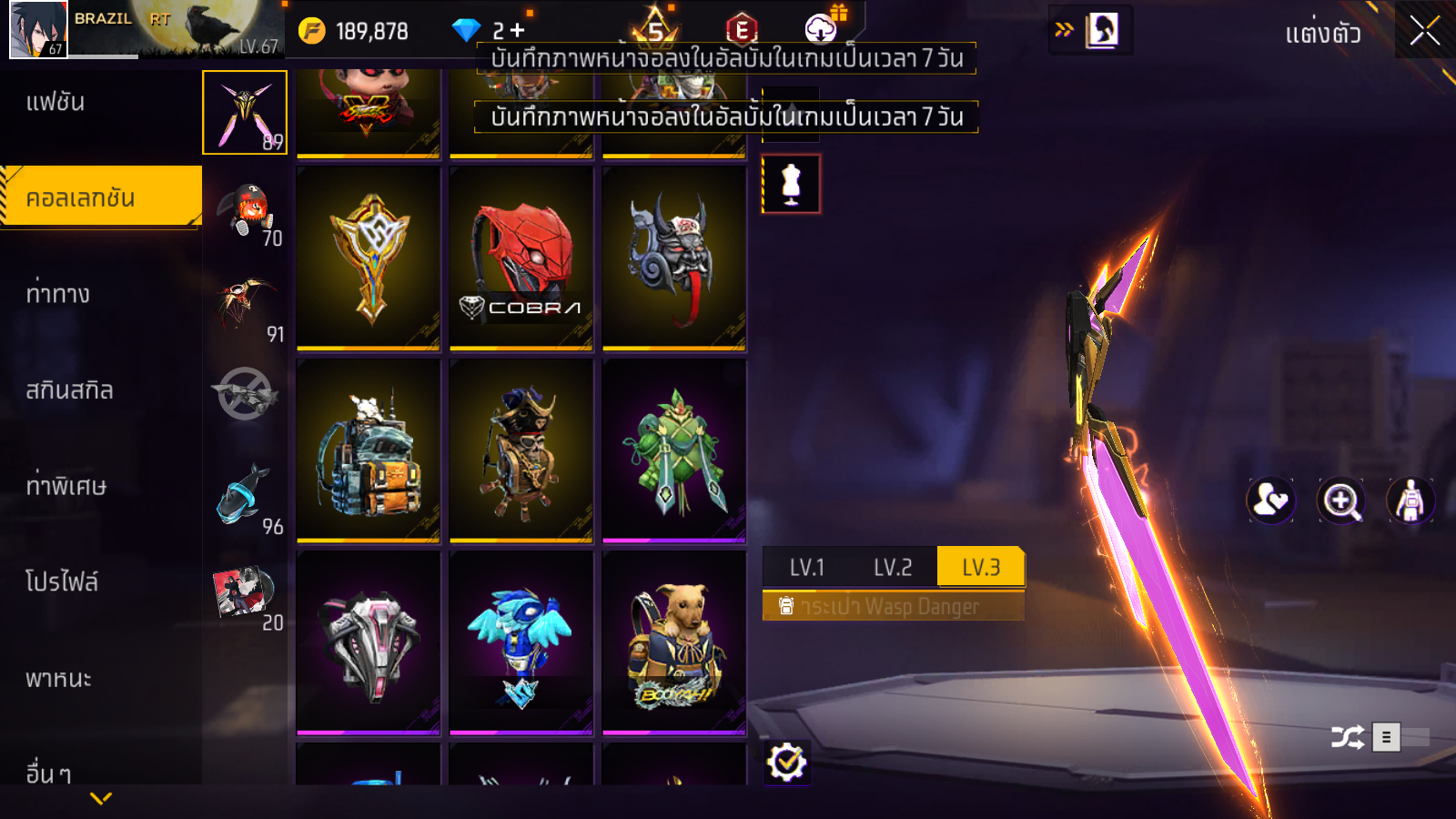Toggle the shuffle random skin button
Image resolution: width=1456 pixels, height=819 pixels.
1347,737
